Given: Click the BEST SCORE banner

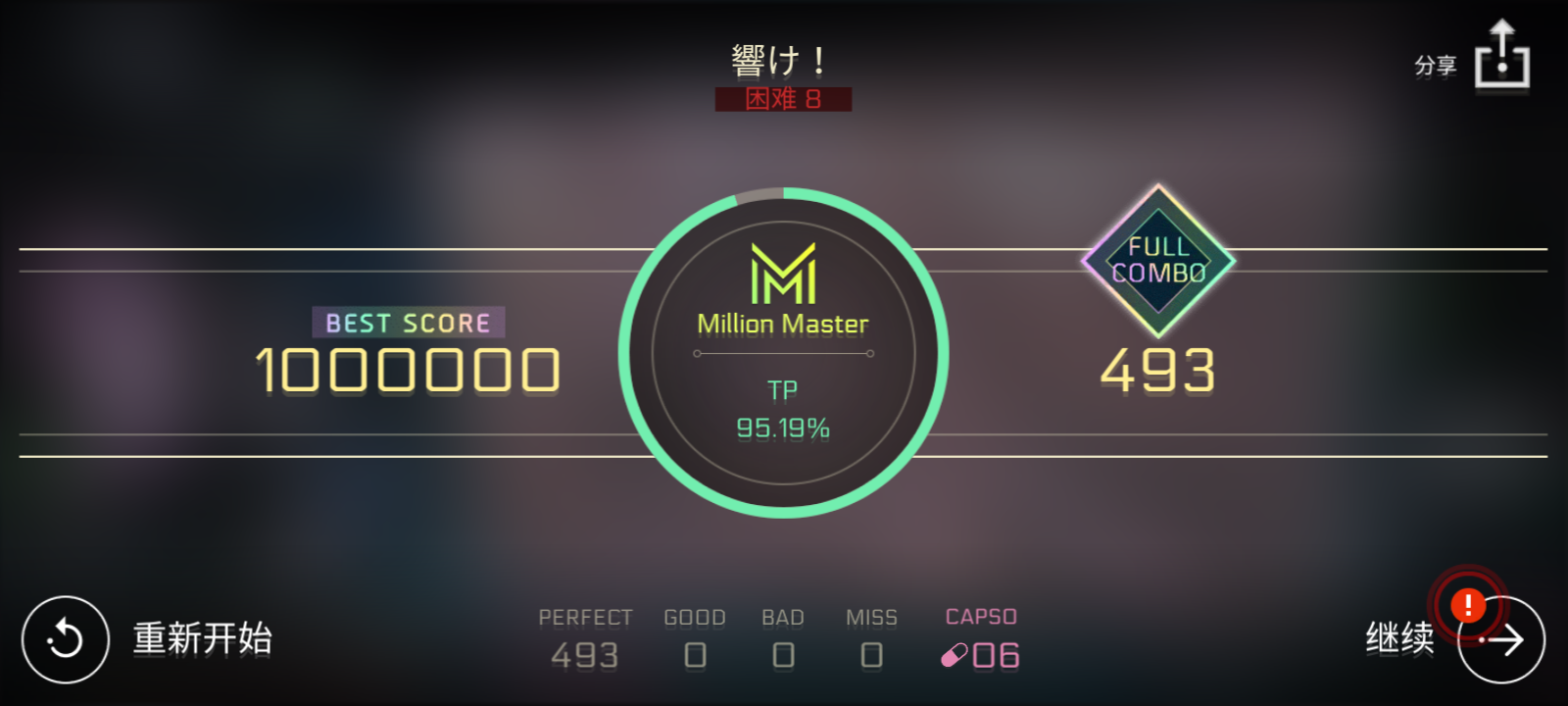Looking at the screenshot, I should click(407, 323).
